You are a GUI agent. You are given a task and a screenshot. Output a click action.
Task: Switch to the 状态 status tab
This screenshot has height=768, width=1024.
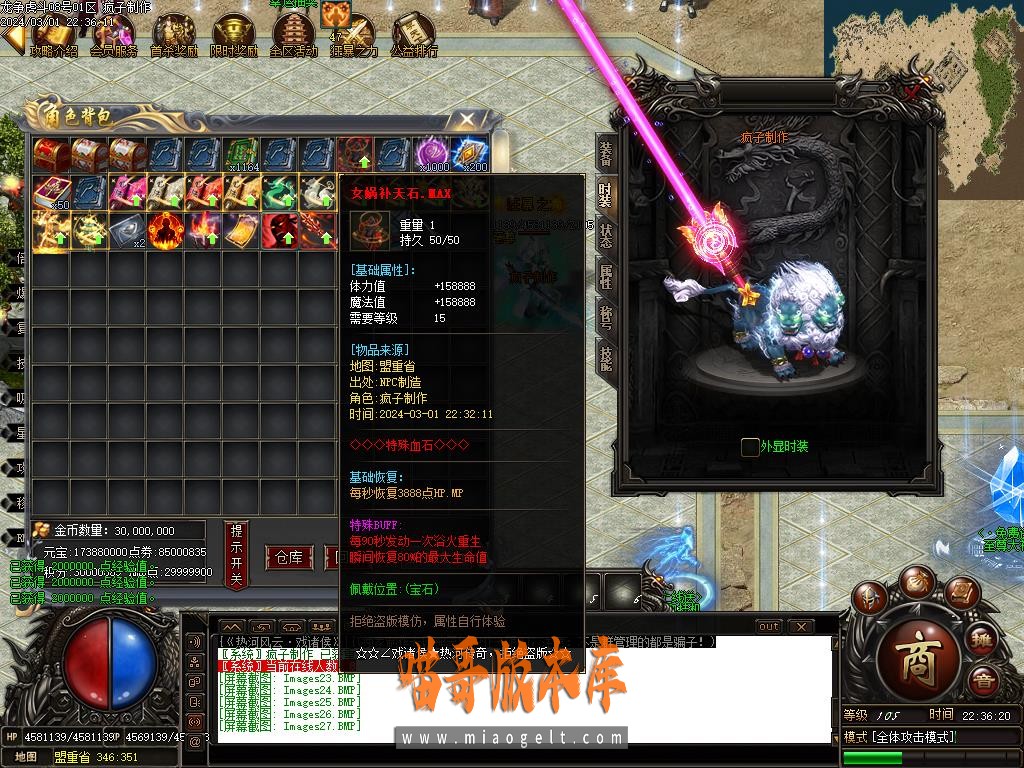tap(605, 235)
